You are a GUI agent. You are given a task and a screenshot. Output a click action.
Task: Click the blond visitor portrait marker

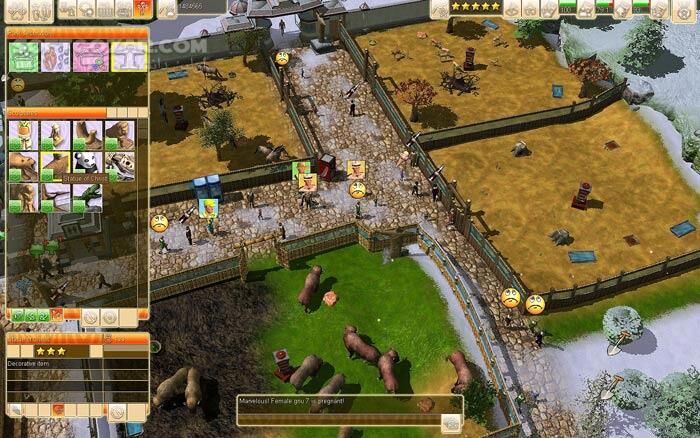[x=208, y=207]
